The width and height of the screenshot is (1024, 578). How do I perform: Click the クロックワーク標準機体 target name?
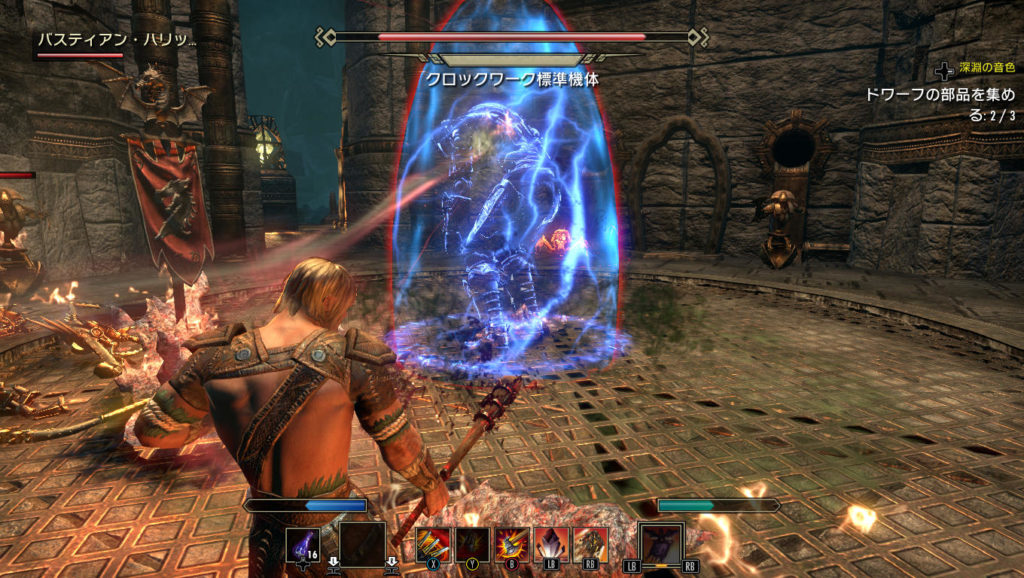[x=512, y=78]
